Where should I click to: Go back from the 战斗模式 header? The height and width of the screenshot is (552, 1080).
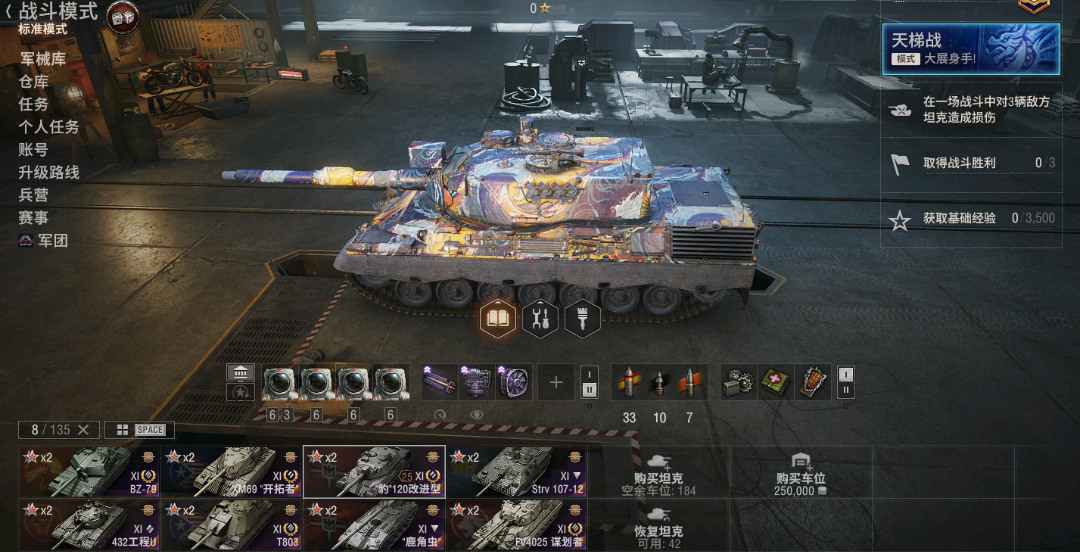(9, 12)
